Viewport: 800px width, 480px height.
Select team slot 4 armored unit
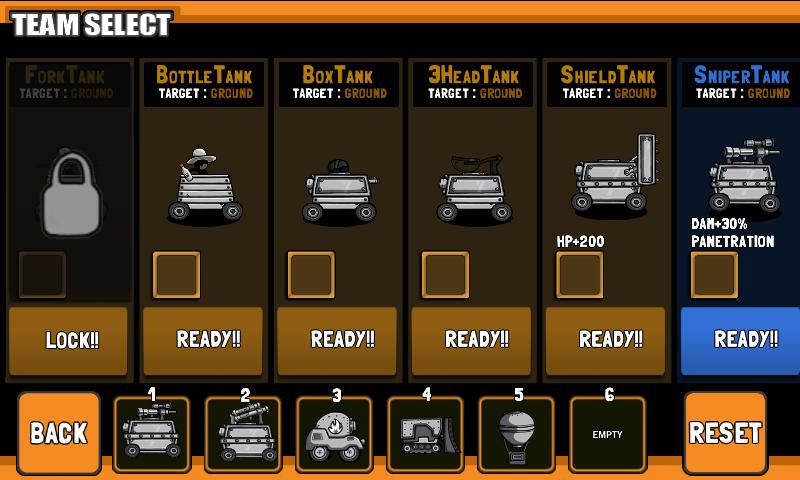tap(425, 435)
